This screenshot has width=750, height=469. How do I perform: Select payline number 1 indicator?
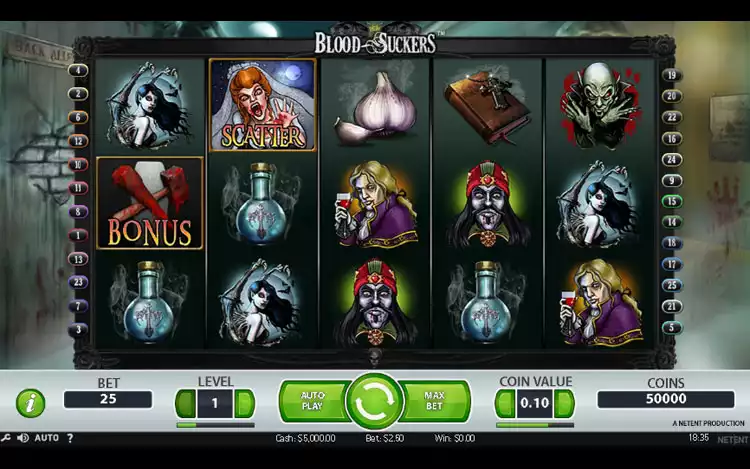coord(79,235)
